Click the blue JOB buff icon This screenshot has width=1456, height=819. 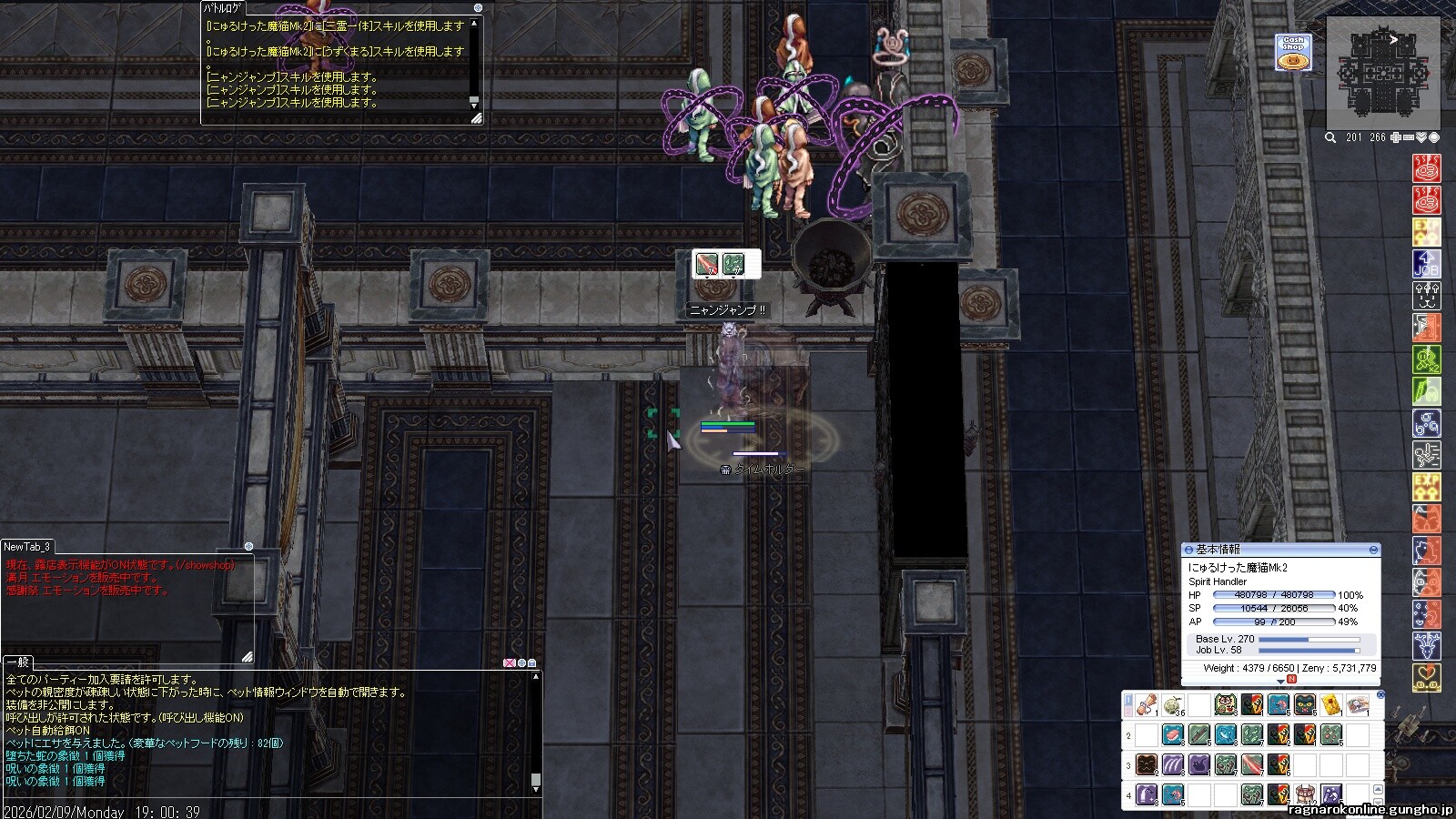click(1426, 264)
